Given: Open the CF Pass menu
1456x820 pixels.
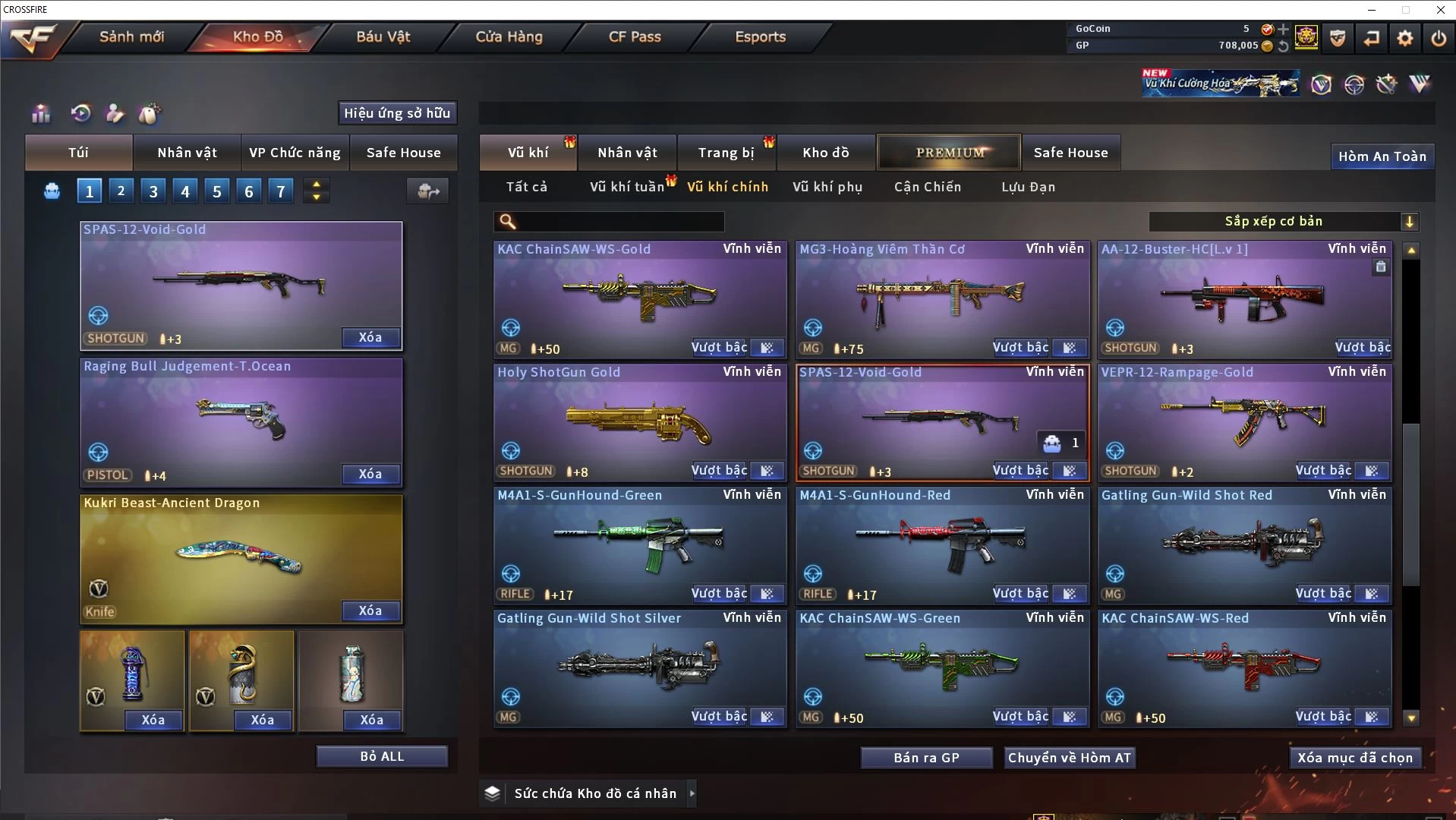Looking at the screenshot, I should 635,36.
